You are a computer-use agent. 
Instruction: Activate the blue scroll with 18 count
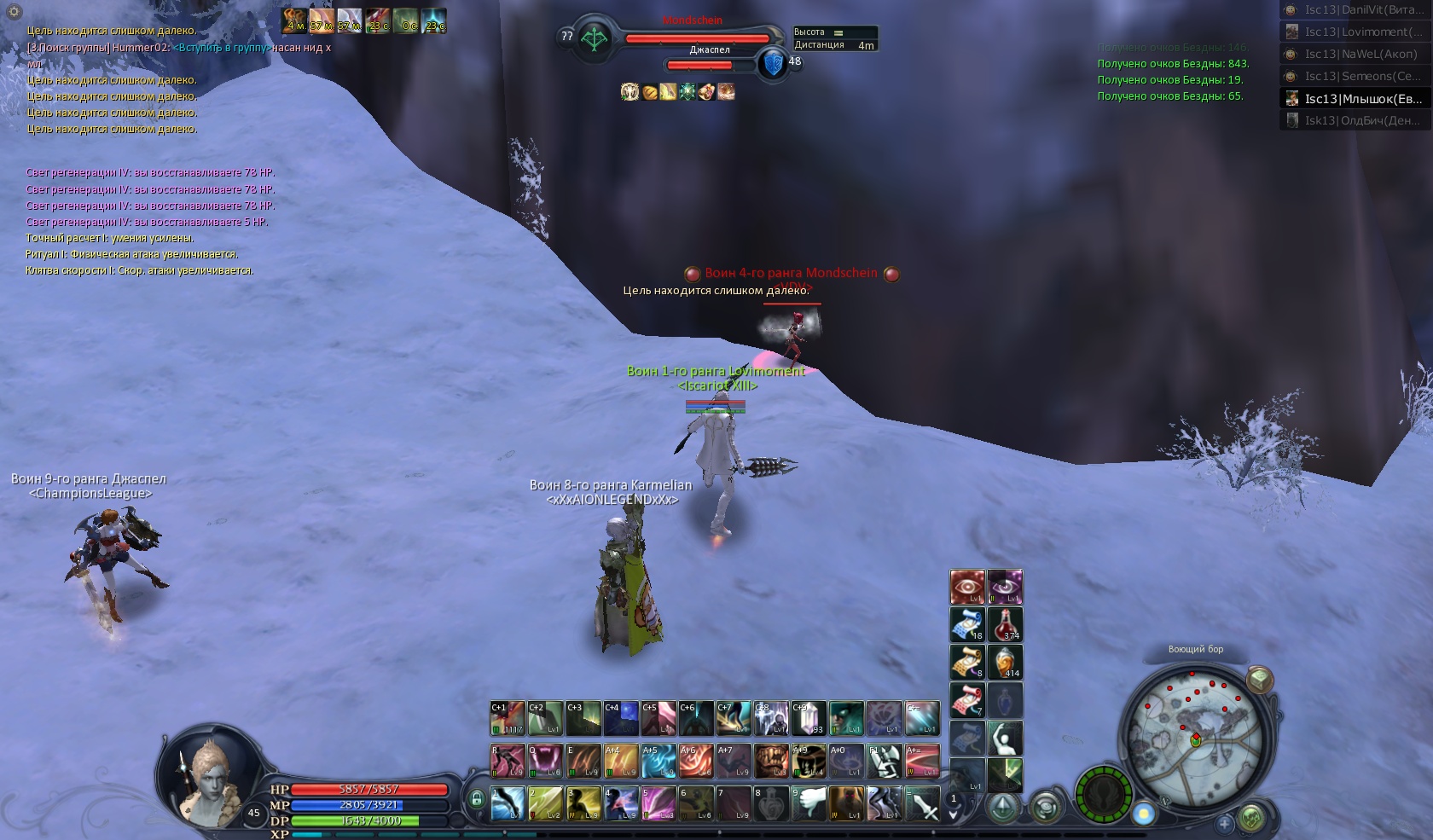(967, 624)
